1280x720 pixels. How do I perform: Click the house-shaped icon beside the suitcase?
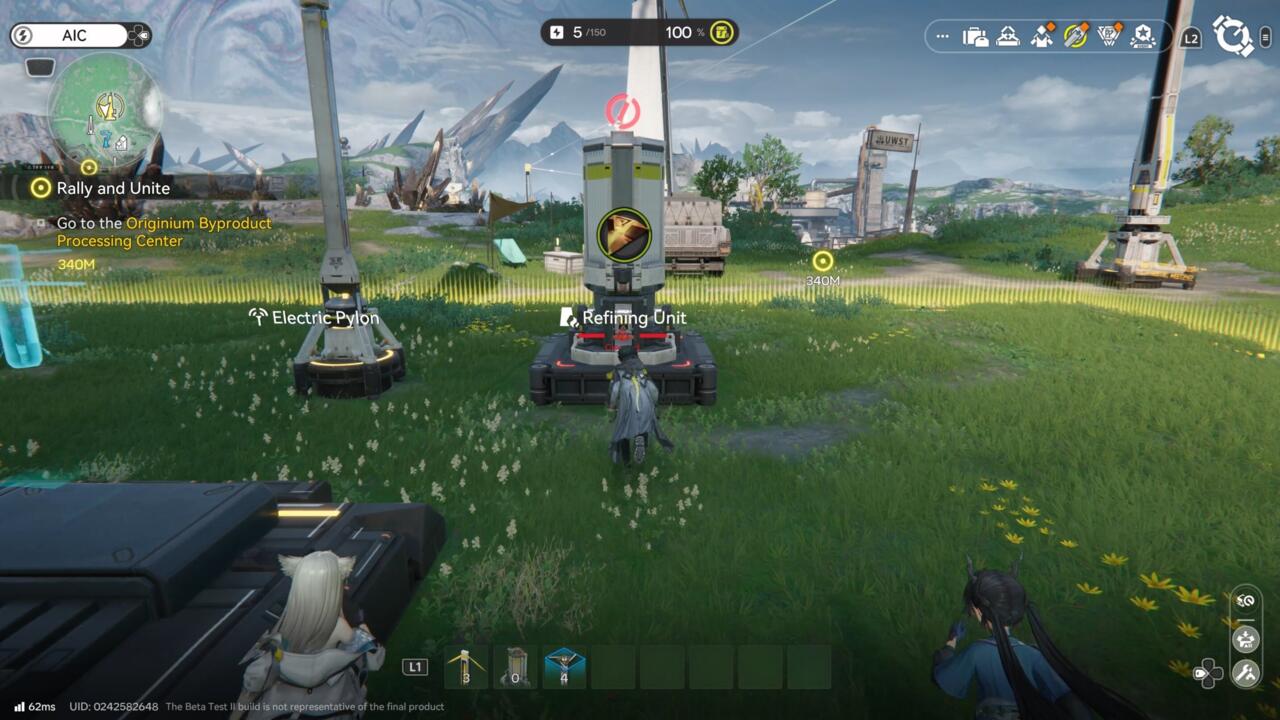(1008, 37)
